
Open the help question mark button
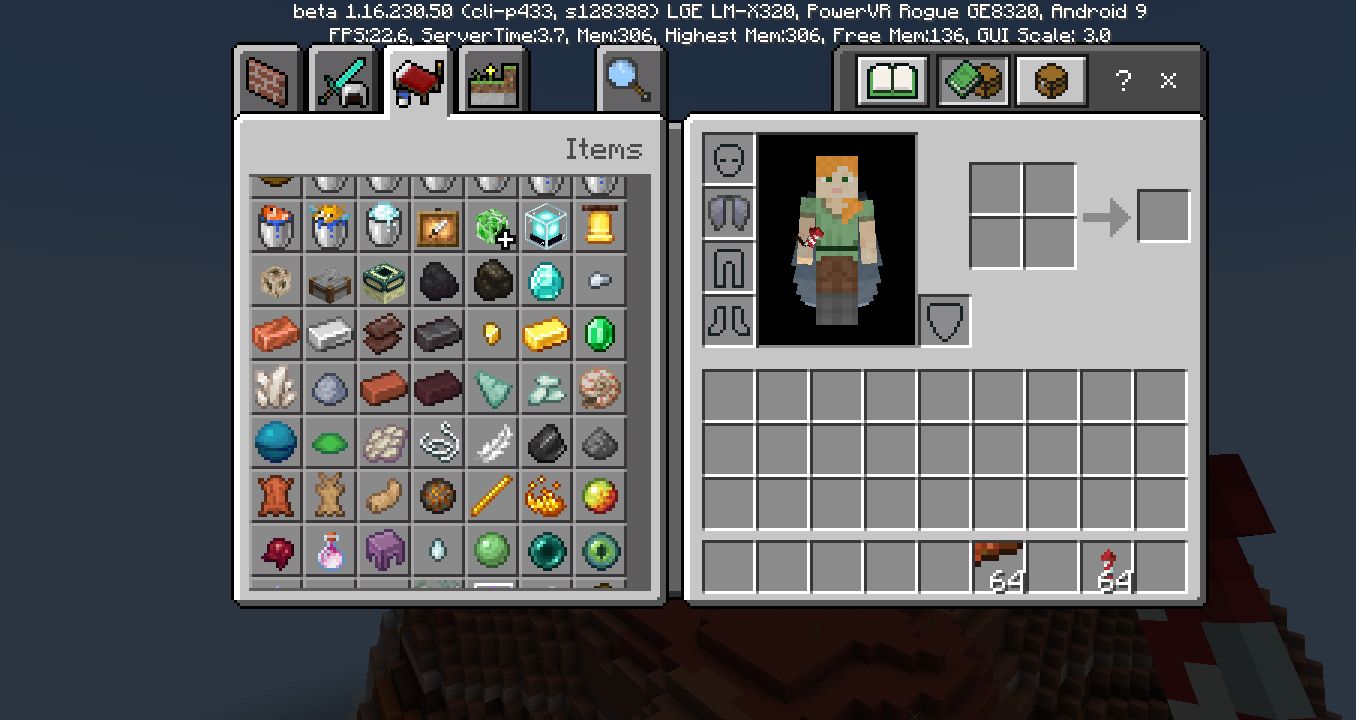tap(1124, 81)
